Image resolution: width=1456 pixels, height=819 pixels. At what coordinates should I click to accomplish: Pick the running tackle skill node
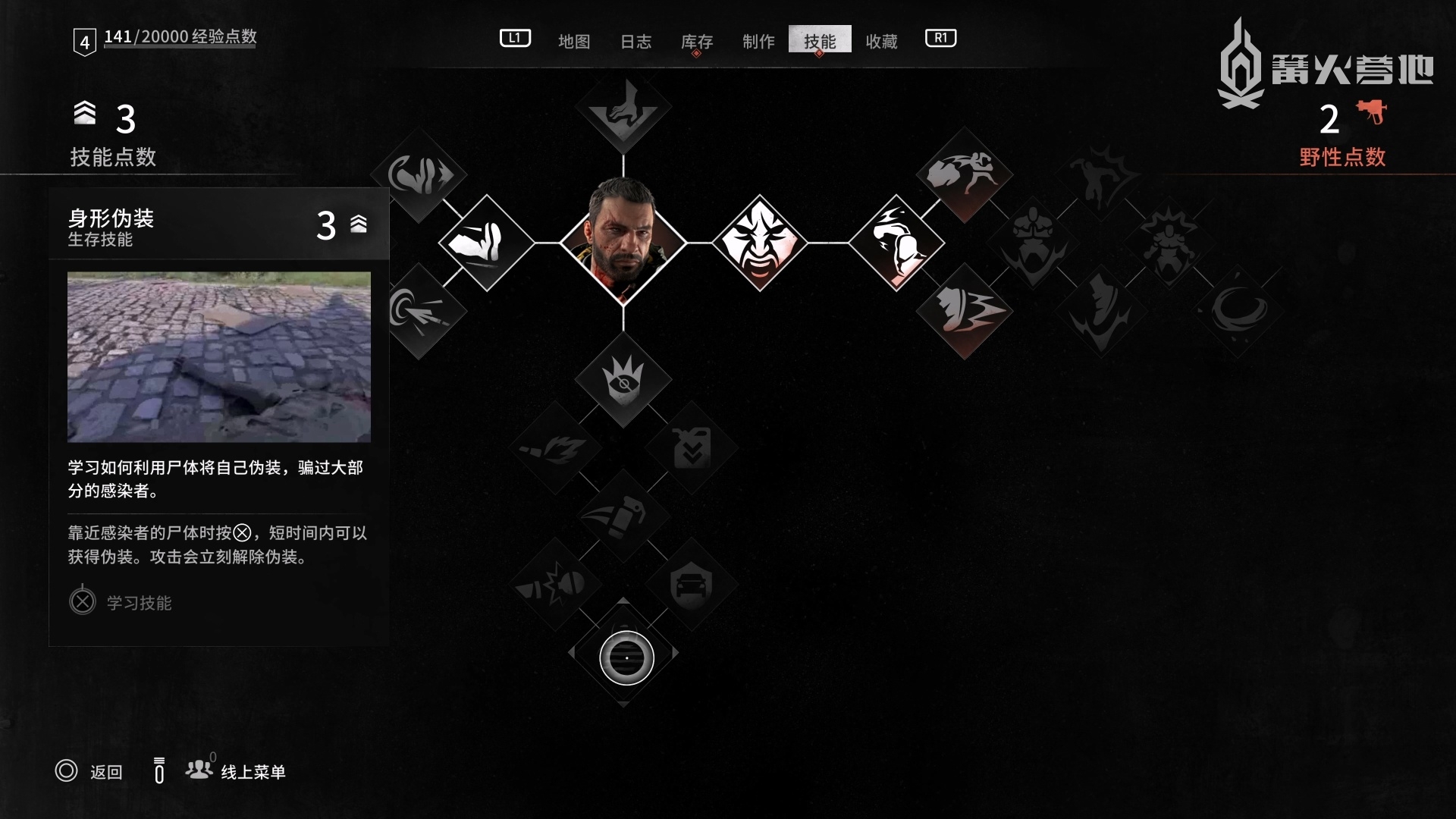pyautogui.click(x=964, y=174)
